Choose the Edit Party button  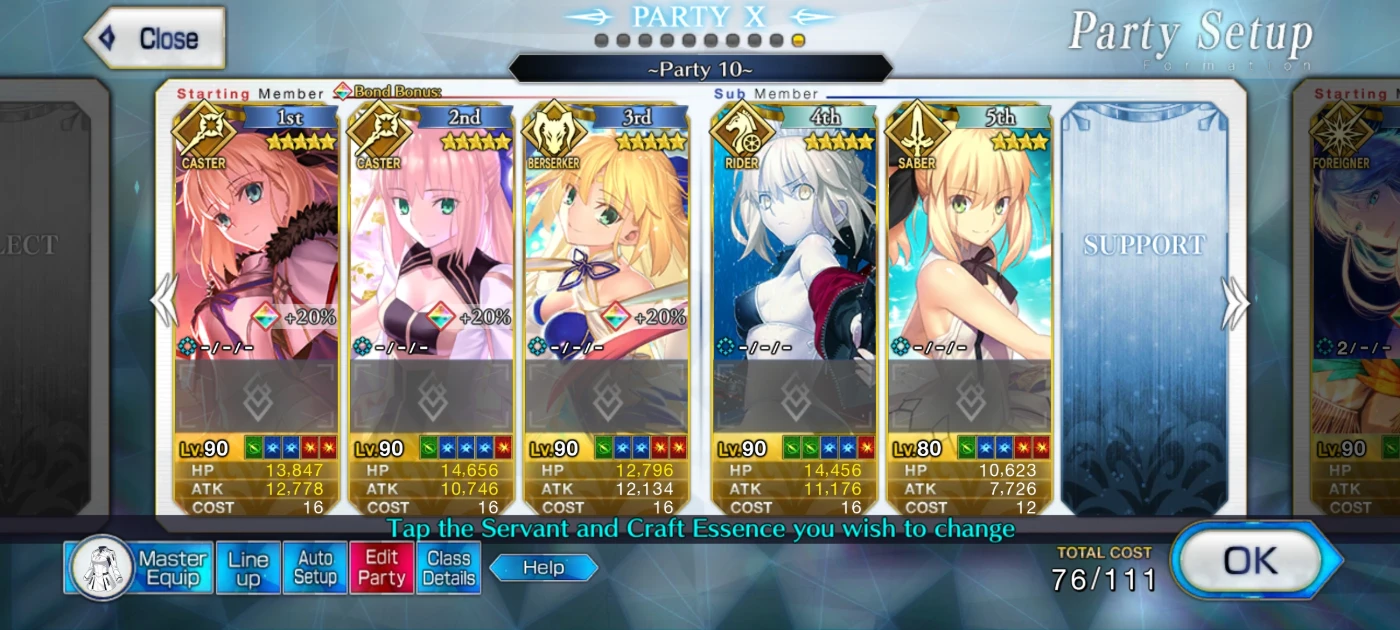tap(382, 568)
